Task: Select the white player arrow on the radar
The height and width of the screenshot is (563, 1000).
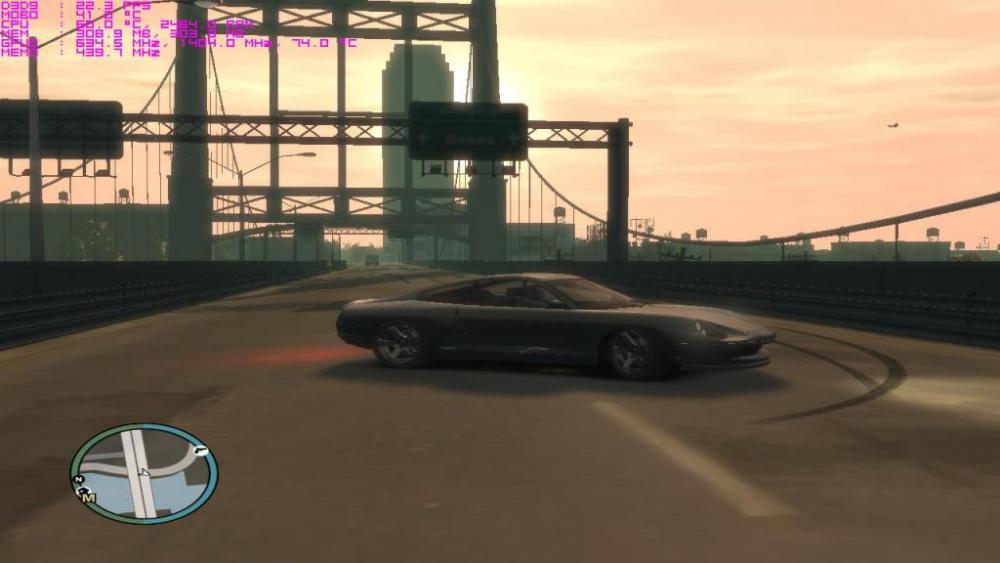Action: 142,472
